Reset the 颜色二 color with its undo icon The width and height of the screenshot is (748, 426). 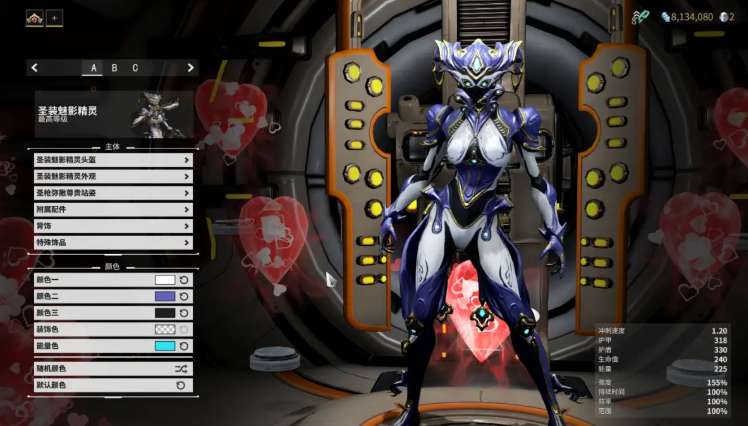pyautogui.click(x=184, y=296)
